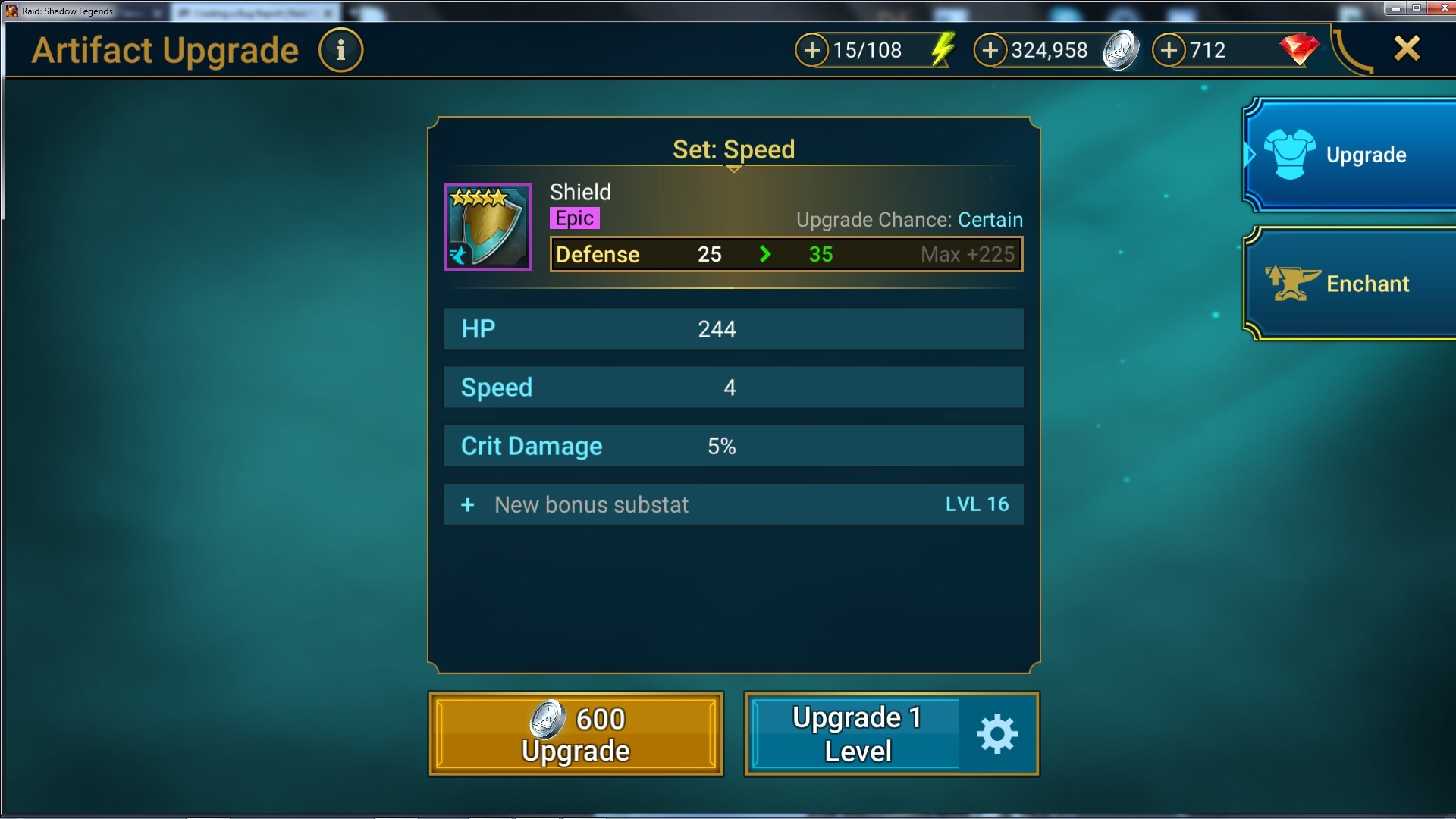Open the Artifact Upgrade info icon

[x=340, y=49]
